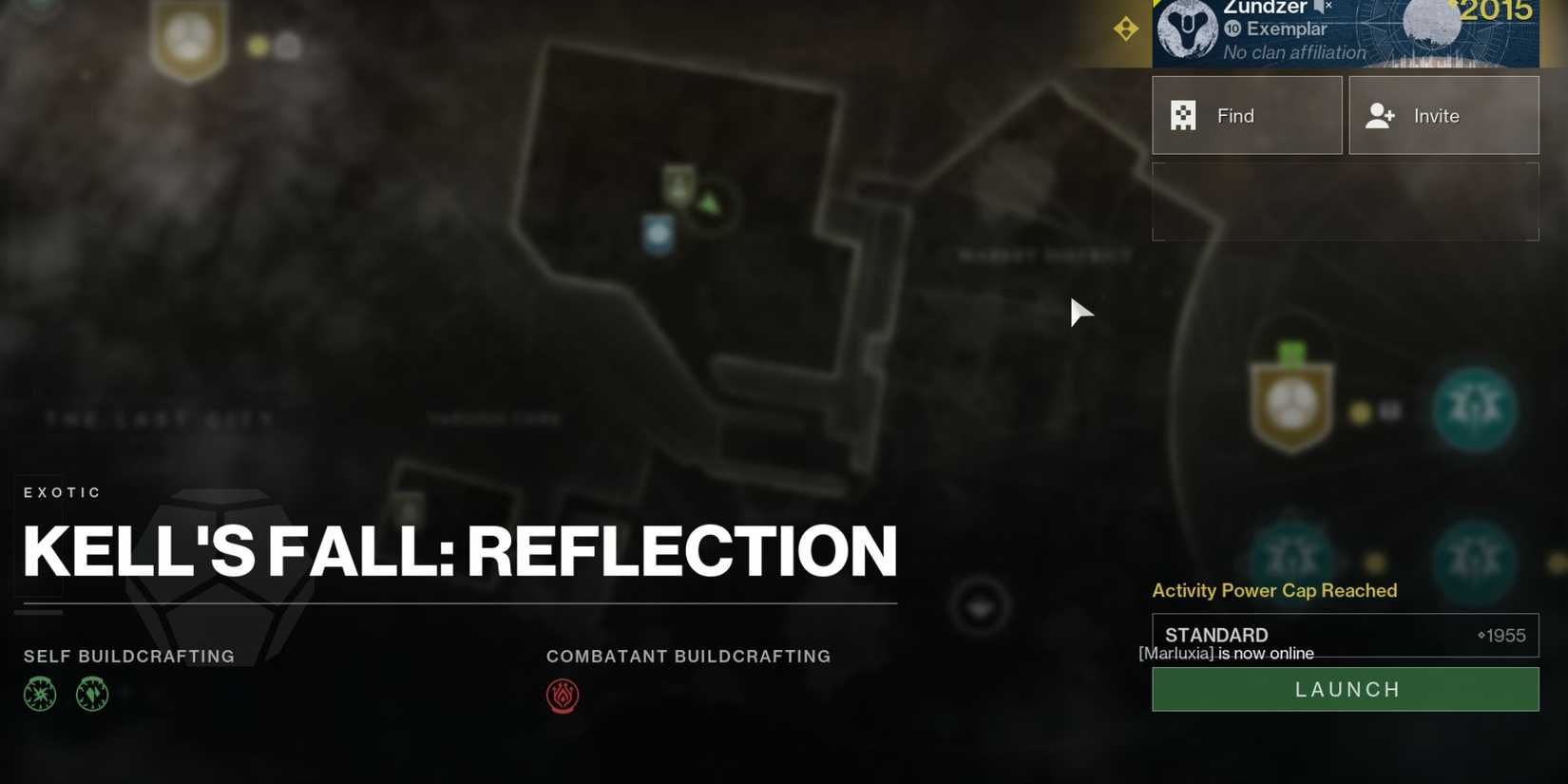Click the [Marluxia] is now online notification
Viewport: 1568px width, 784px height.
pos(1226,654)
